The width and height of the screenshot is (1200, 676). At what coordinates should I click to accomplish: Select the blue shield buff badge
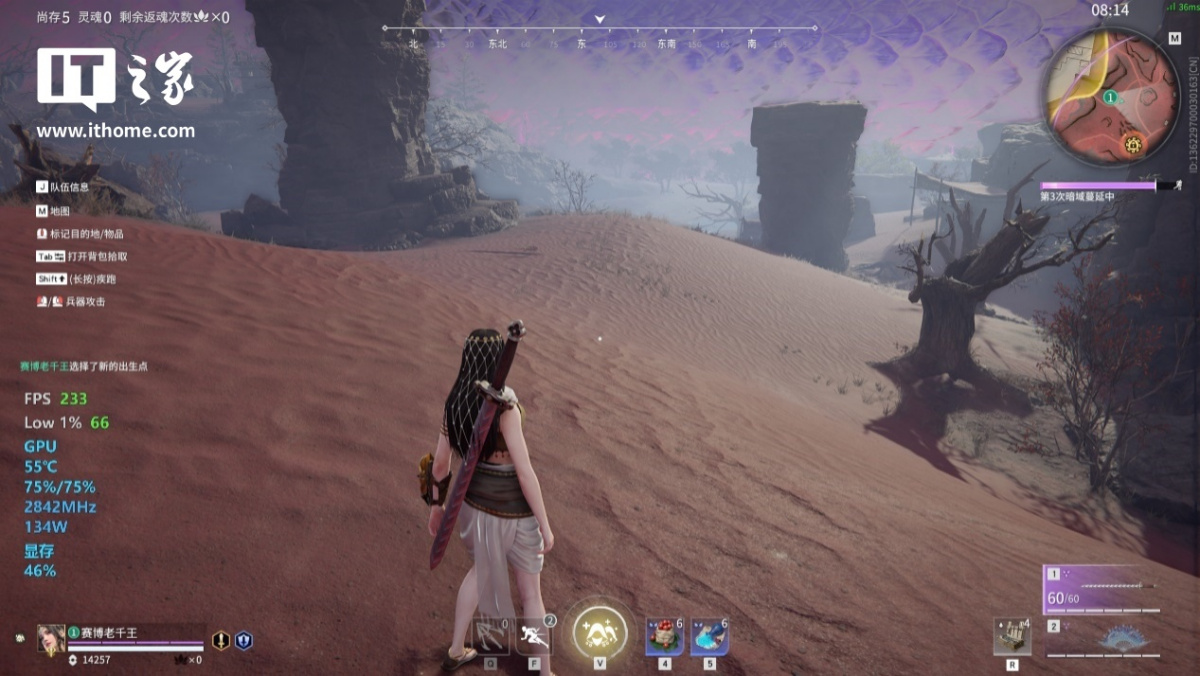(x=243, y=640)
